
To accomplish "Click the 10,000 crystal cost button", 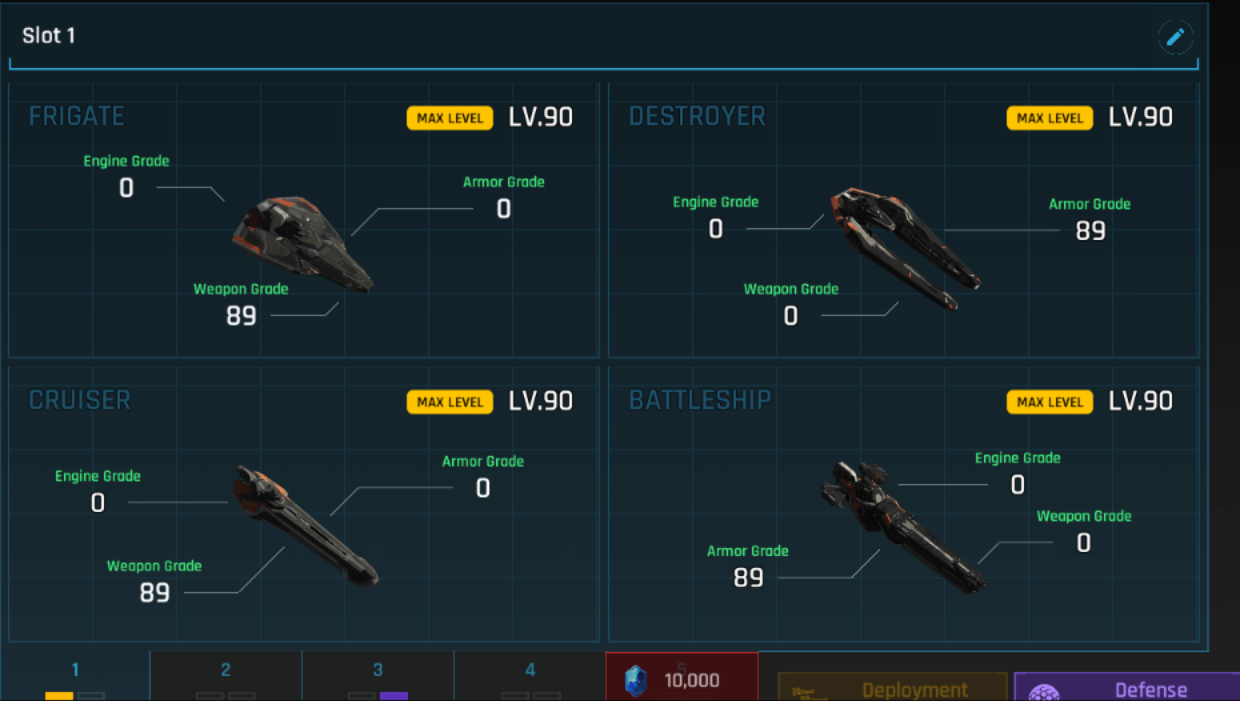I will (x=681, y=679).
